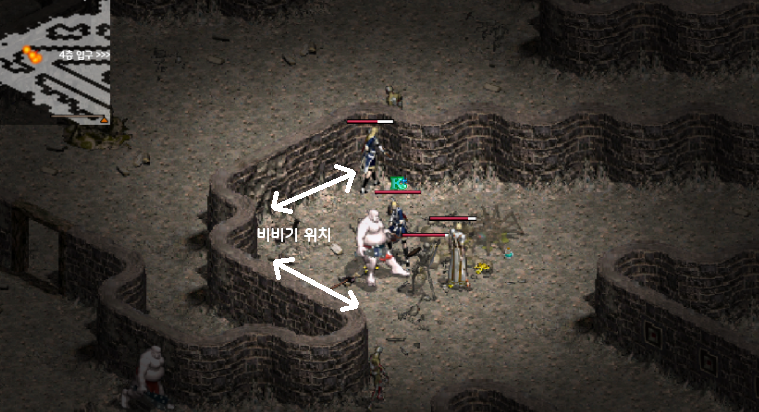
Task: Click the dungeon minimap
Action: pos(55,60)
